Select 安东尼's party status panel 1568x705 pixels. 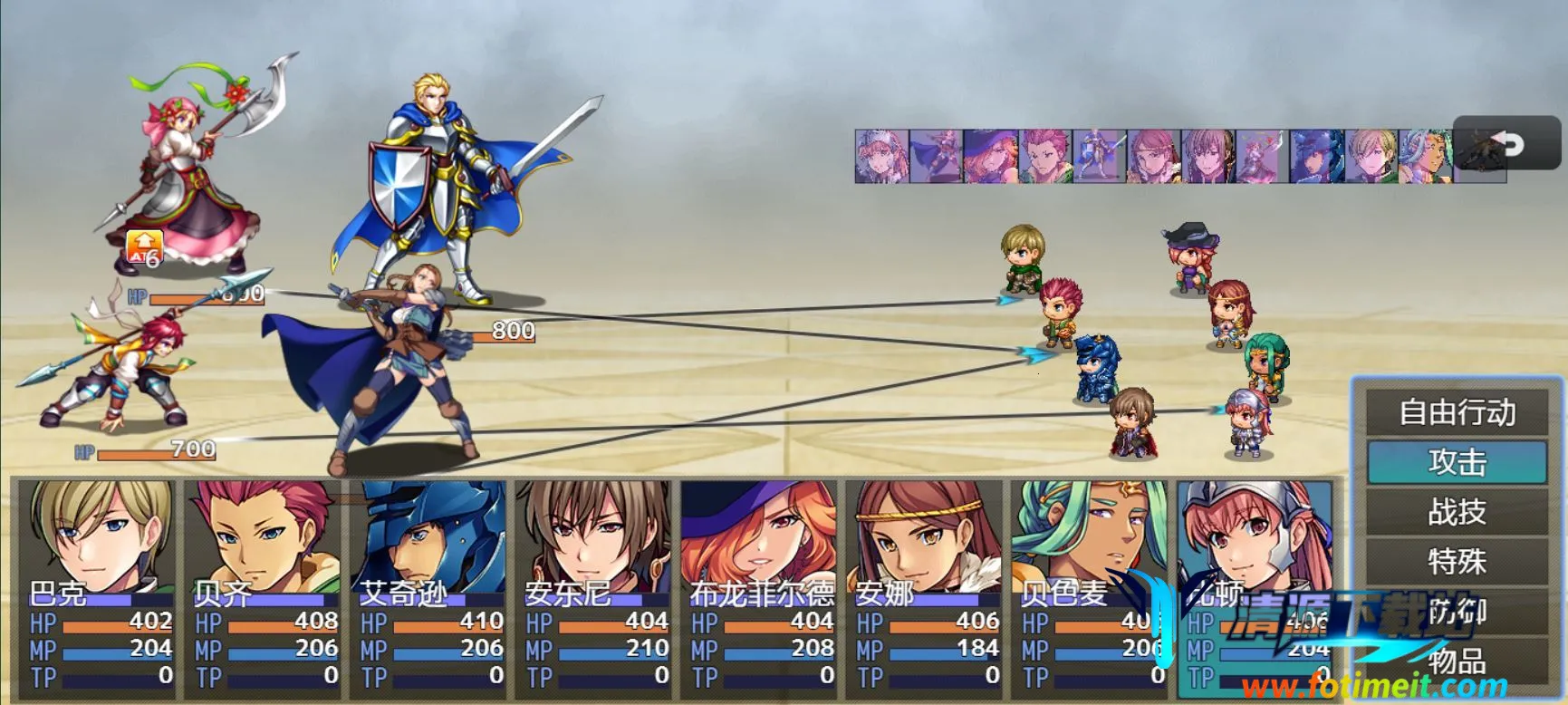pyautogui.click(x=594, y=587)
